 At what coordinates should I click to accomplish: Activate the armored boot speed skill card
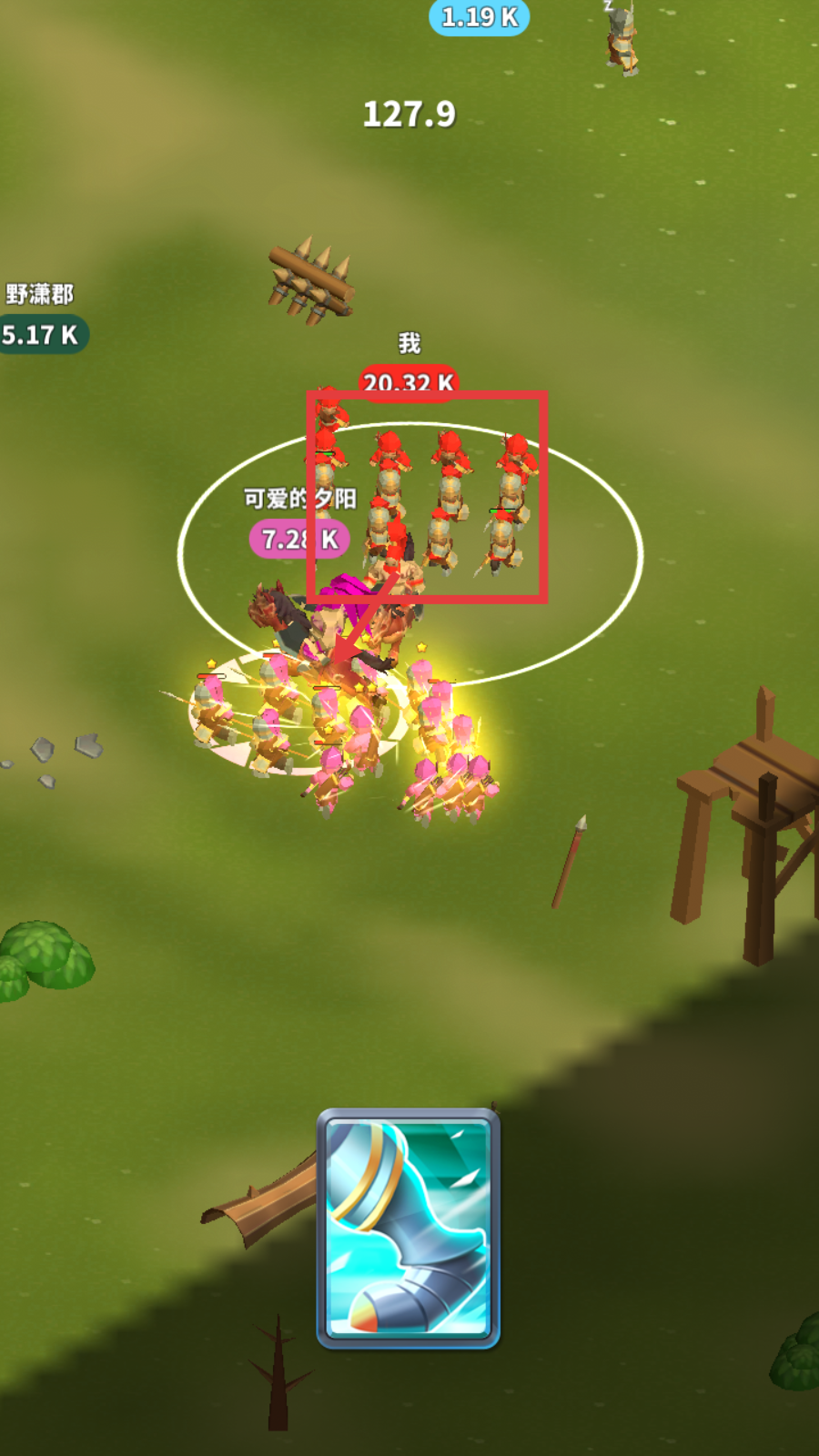[x=409, y=1228]
